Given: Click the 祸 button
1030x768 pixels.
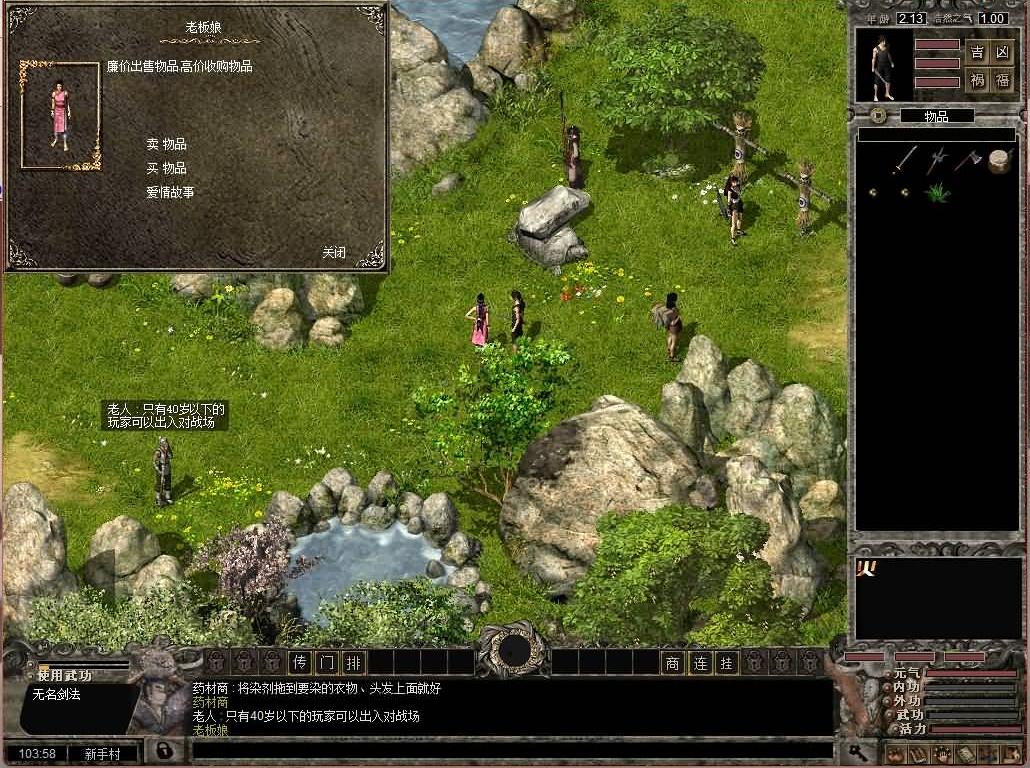Looking at the screenshot, I should pyautogui.click(x=977, y=80).
